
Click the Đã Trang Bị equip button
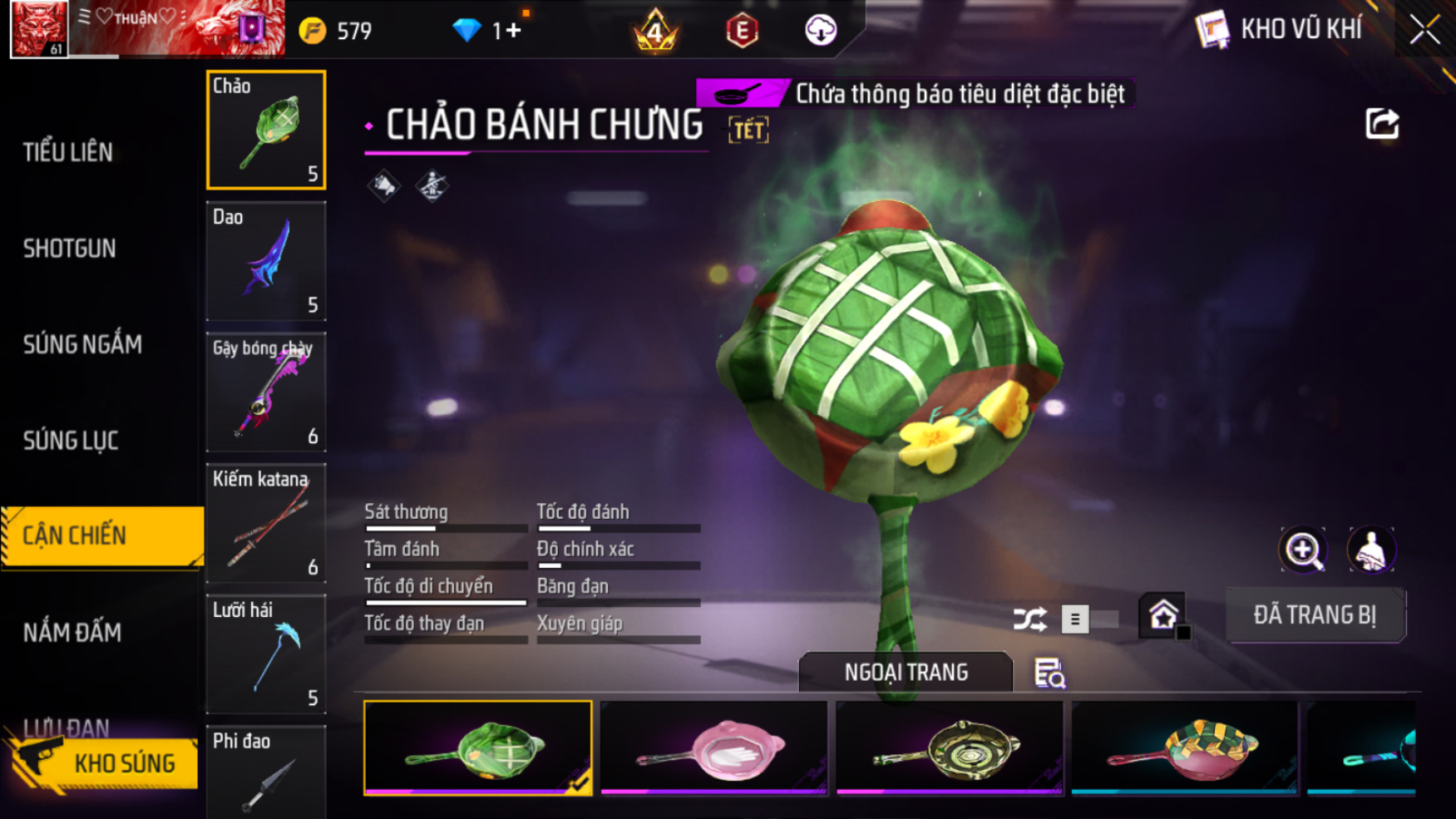[1315, 615]
